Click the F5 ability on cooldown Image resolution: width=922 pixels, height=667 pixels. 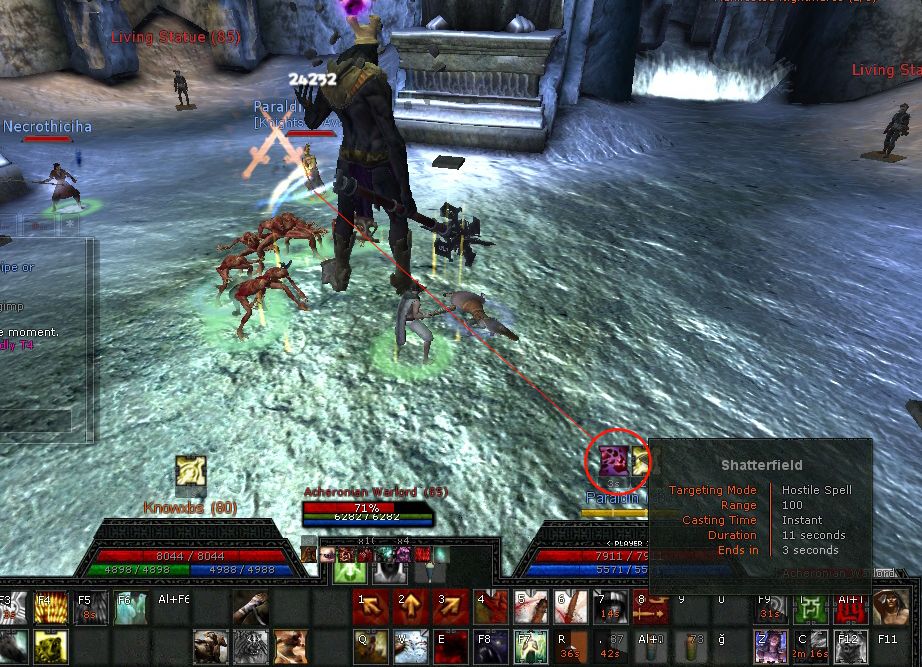click(91, 608)
